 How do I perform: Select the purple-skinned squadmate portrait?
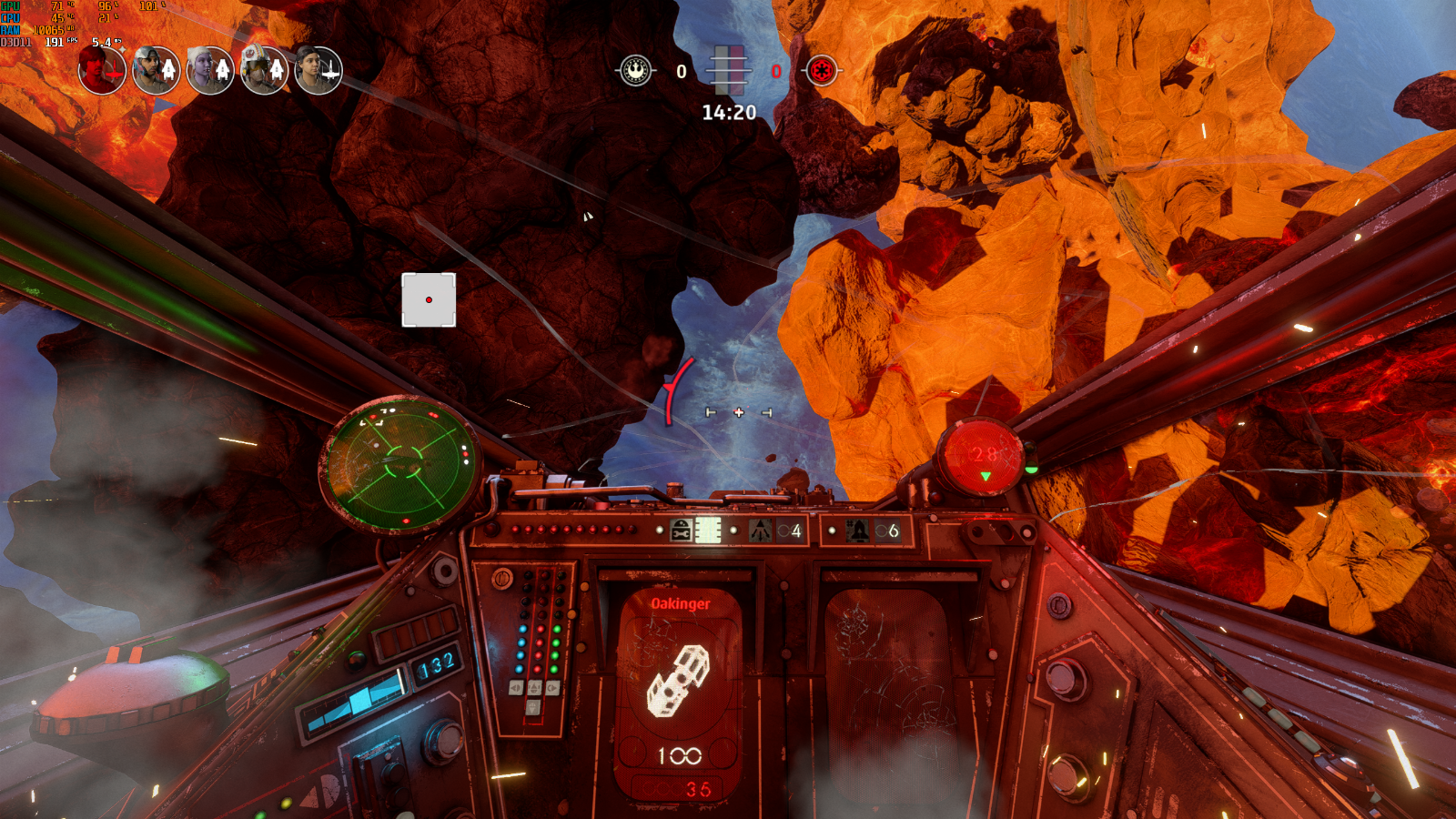[x=210, y=70]
